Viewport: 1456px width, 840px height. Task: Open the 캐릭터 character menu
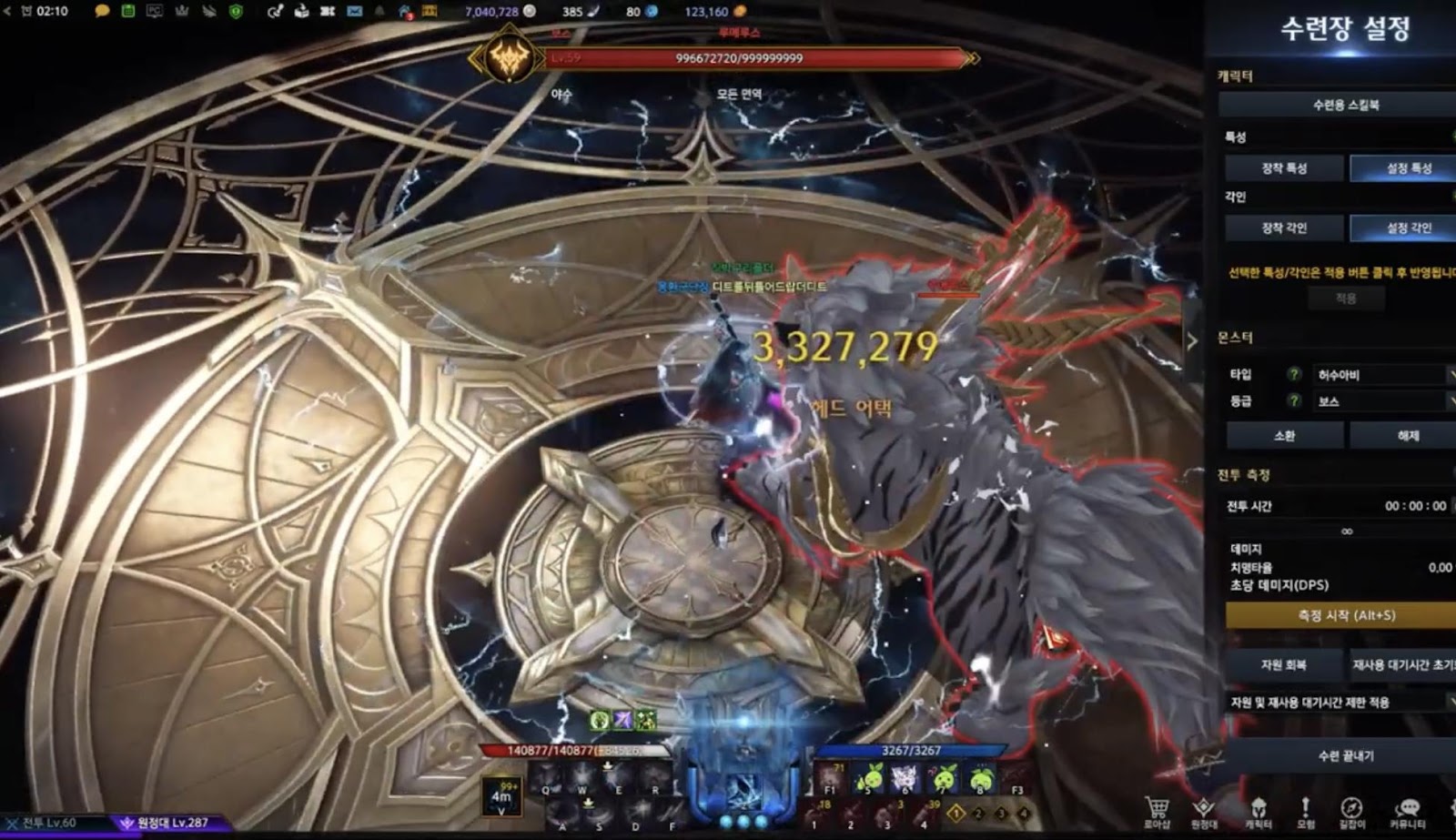(x=1258, y=810)
